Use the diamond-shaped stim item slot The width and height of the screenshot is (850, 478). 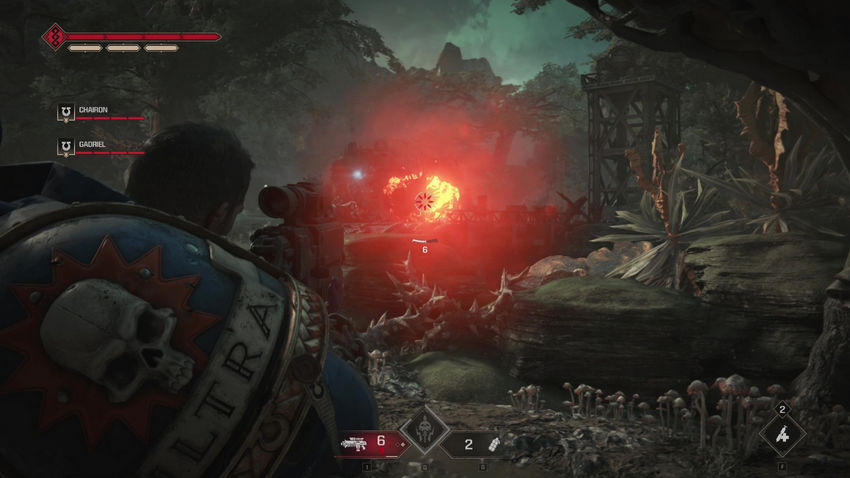[782, 434]
